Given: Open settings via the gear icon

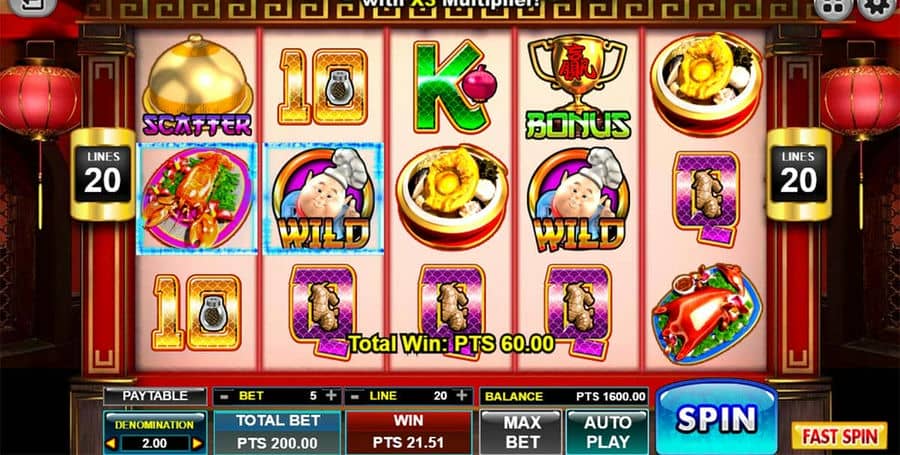Looking at the screenshot, I should point(876,8).
